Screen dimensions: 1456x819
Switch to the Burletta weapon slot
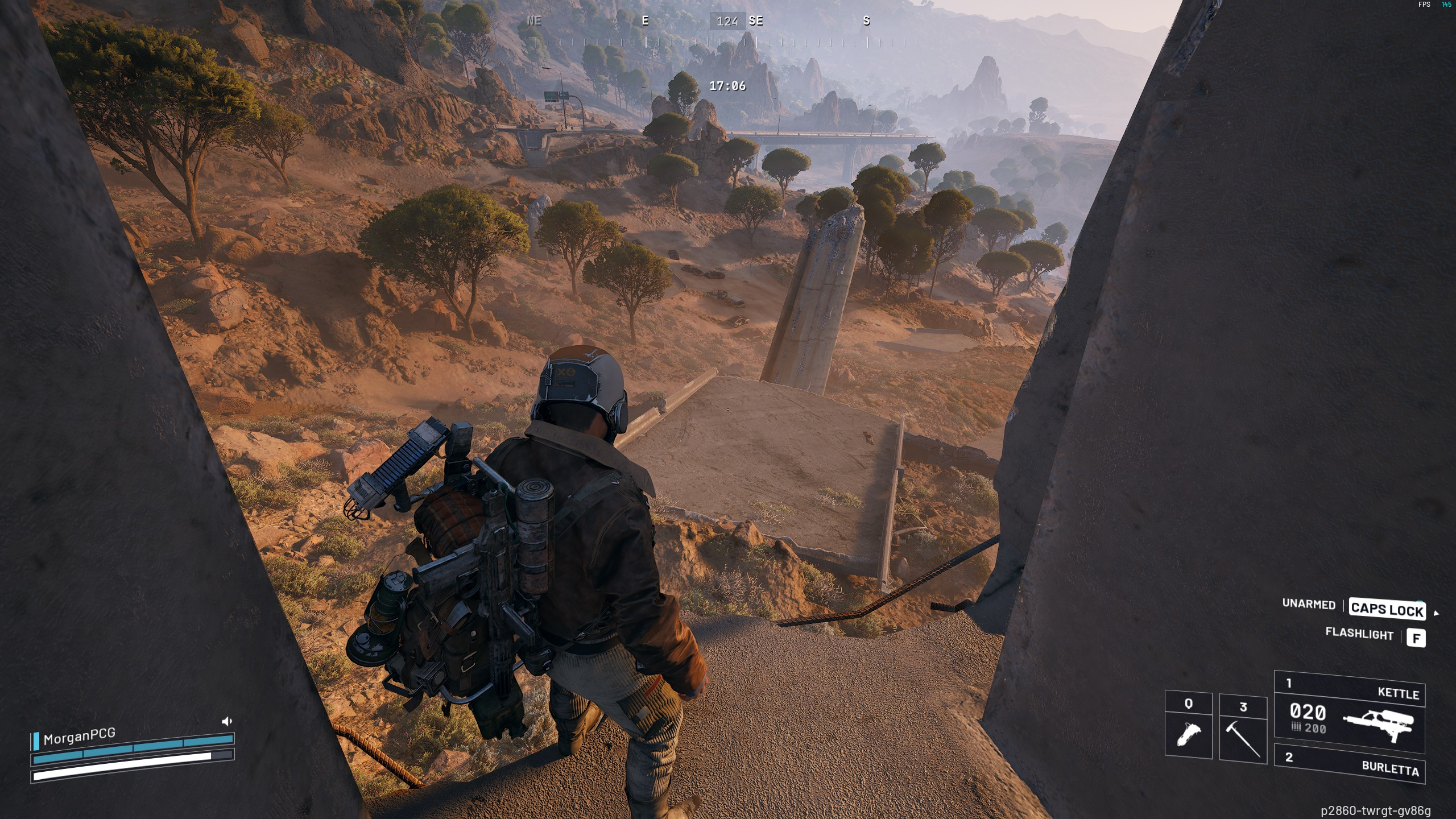(x=1349, y=763)
